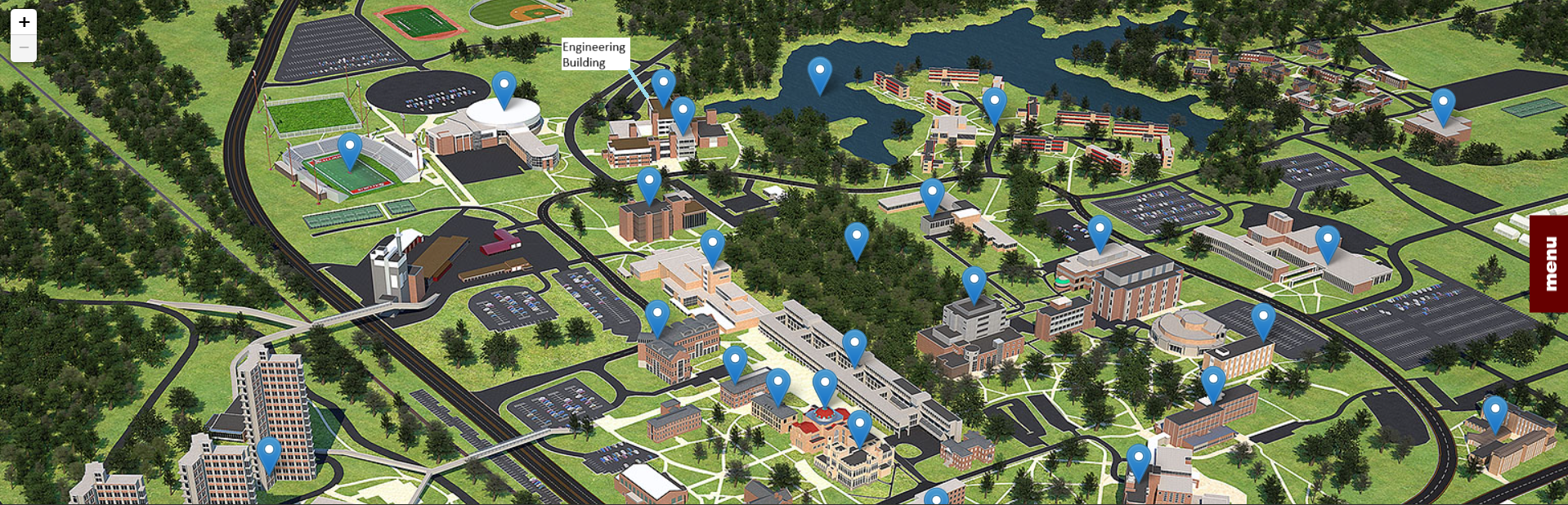Zoom out with the minus button
This screenshot has height=505, width=1568.
[x=24, y=48]
